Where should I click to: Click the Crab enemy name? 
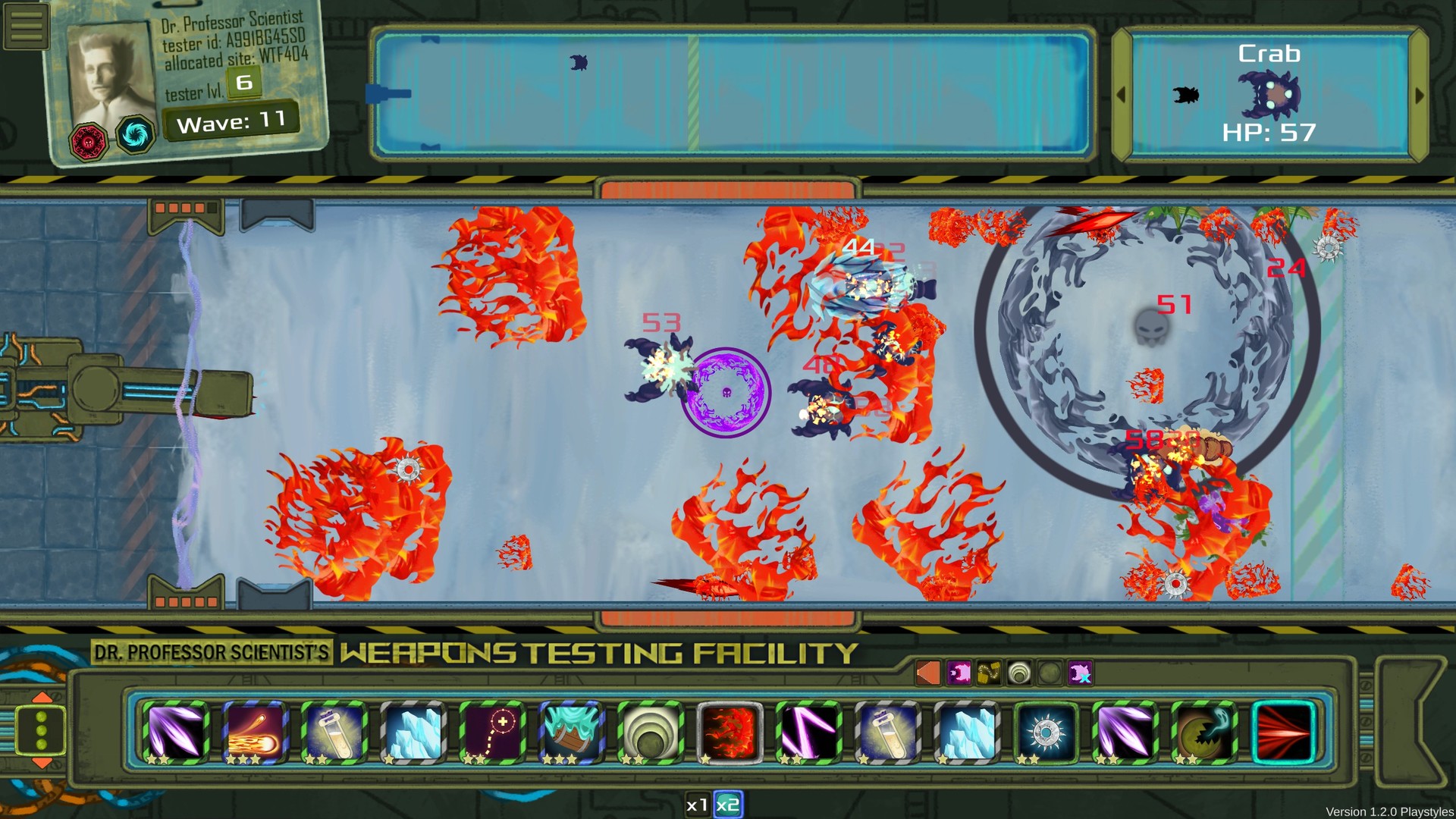coord(1270,53)
